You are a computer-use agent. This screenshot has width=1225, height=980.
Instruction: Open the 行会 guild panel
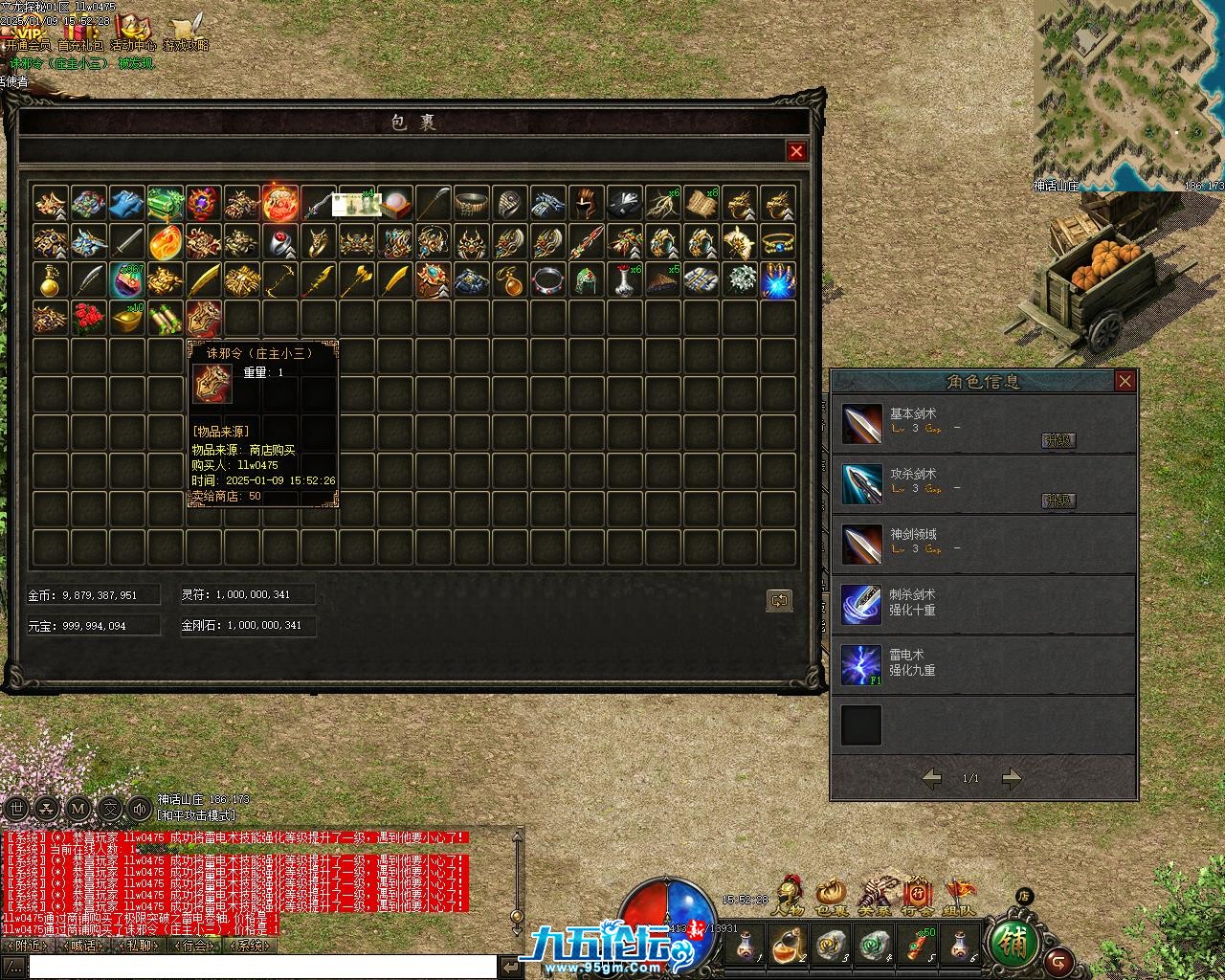[918, 897]
